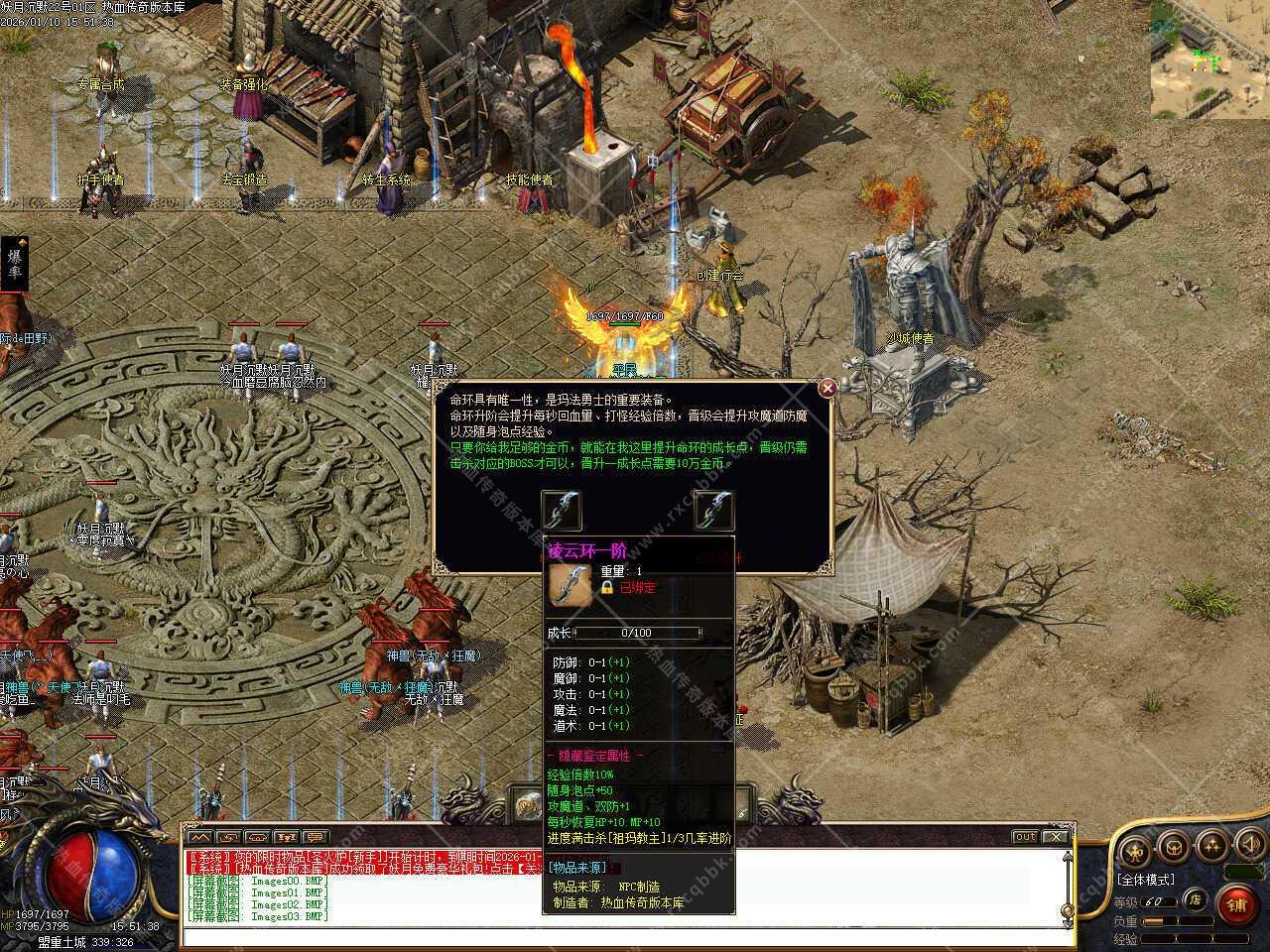Open the skills icon with three arrows
This screenshot has height=952, width=1270.
pyautogui.click(x=1211, y=849)
